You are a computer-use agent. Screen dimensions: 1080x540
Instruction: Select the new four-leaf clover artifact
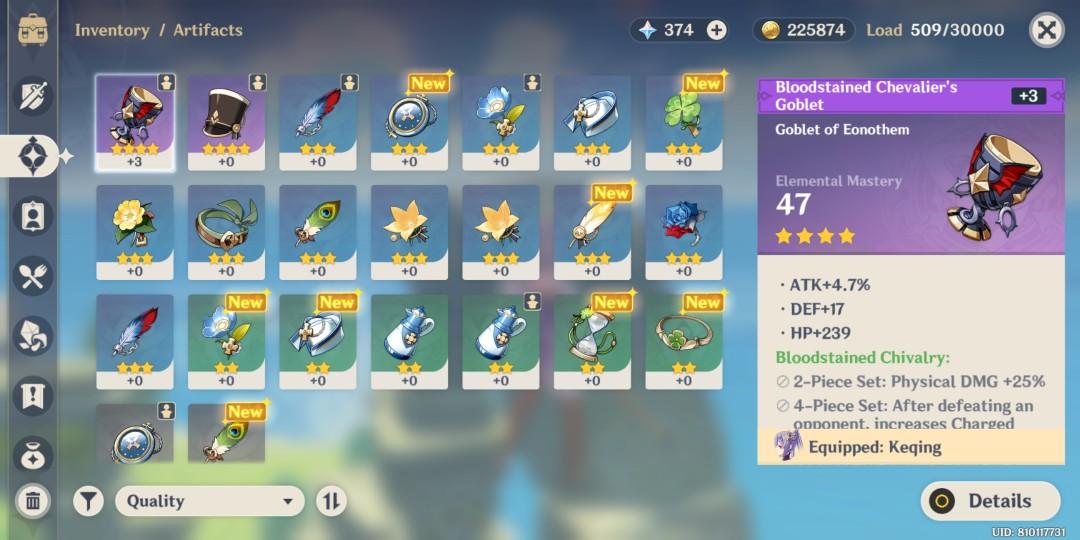click(x=684, y=122)
